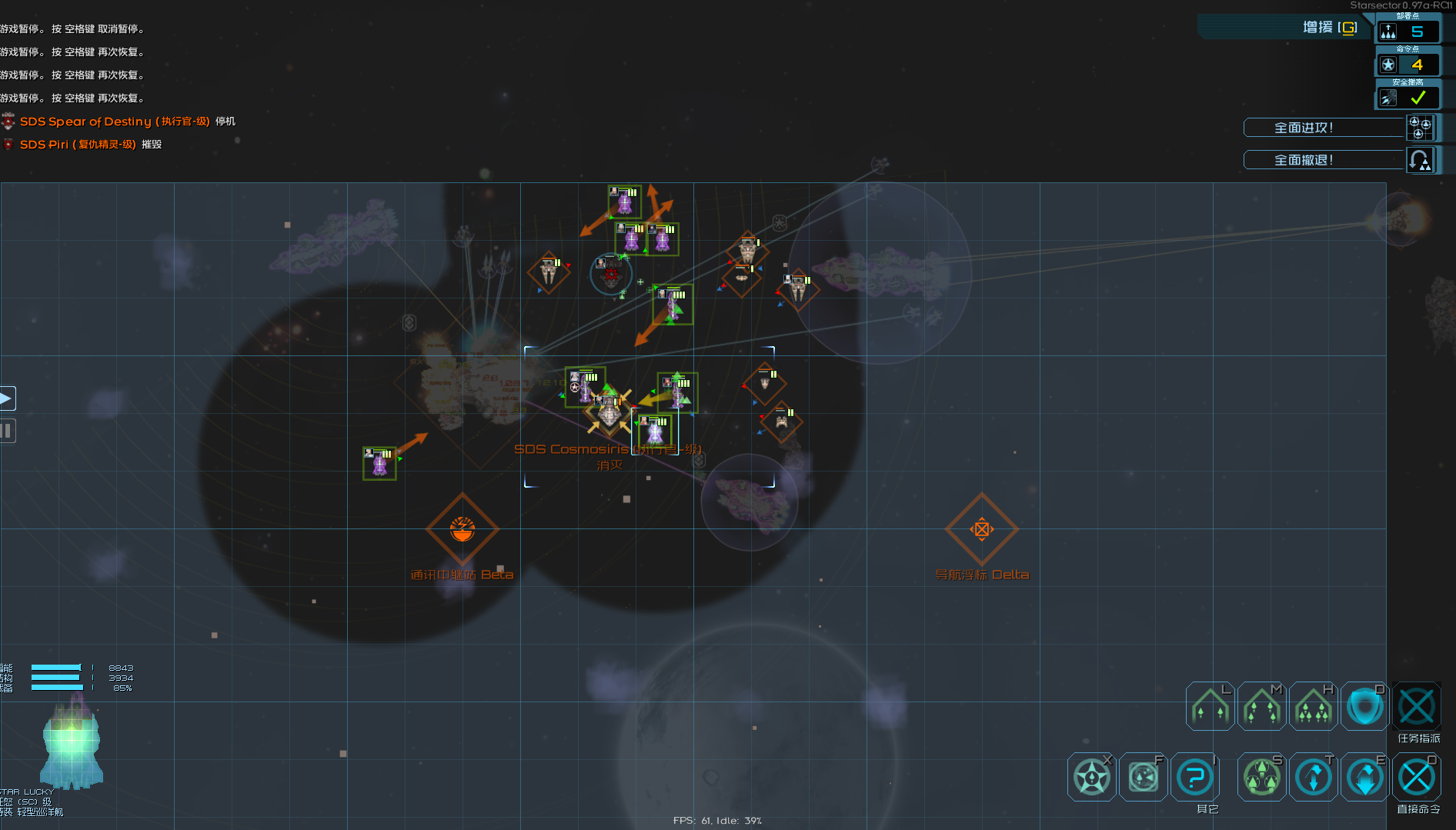
Task: Switch to the 直接命令 command tab
Action: 1418,777
